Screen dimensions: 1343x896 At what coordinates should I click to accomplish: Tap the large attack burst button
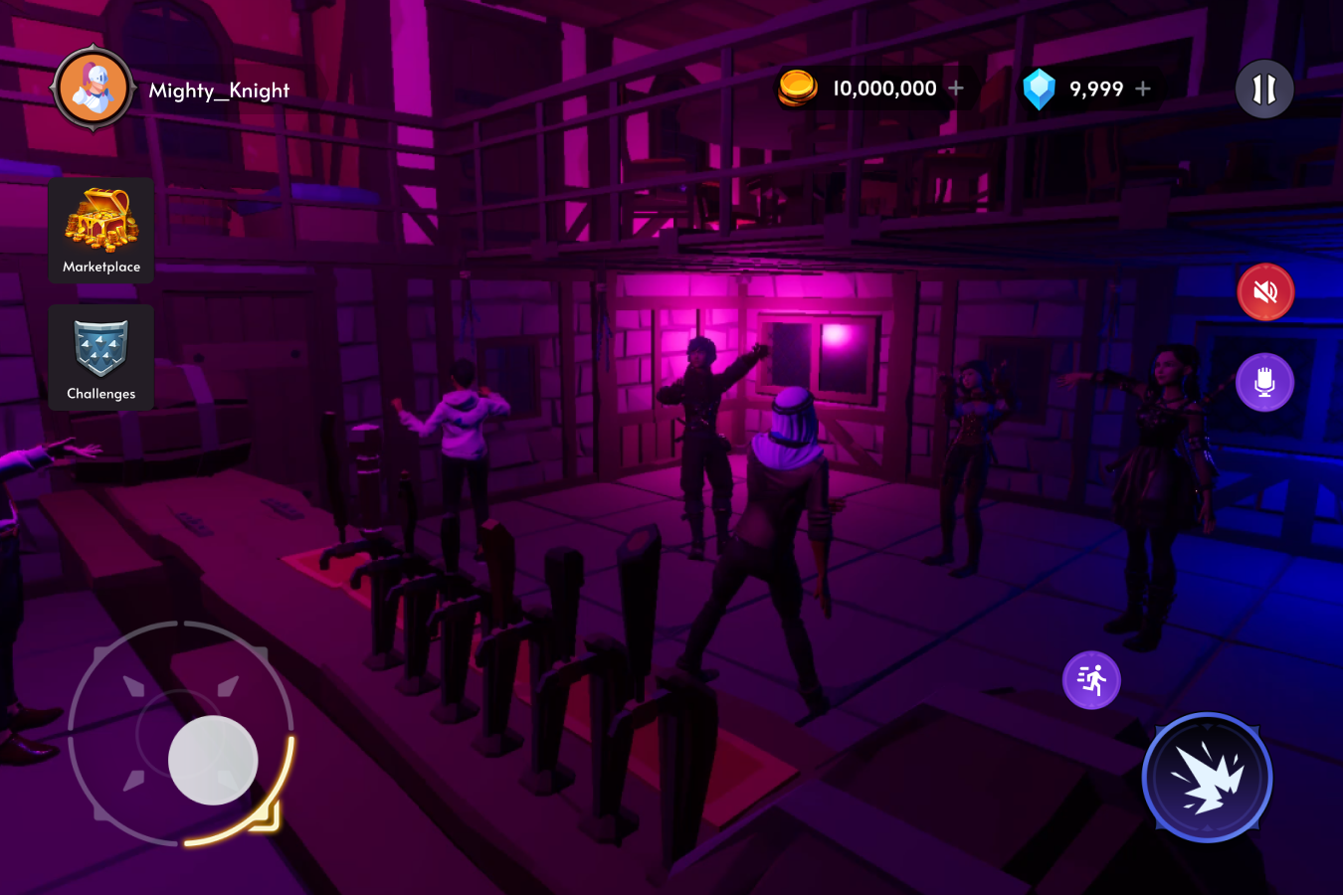1207,778
